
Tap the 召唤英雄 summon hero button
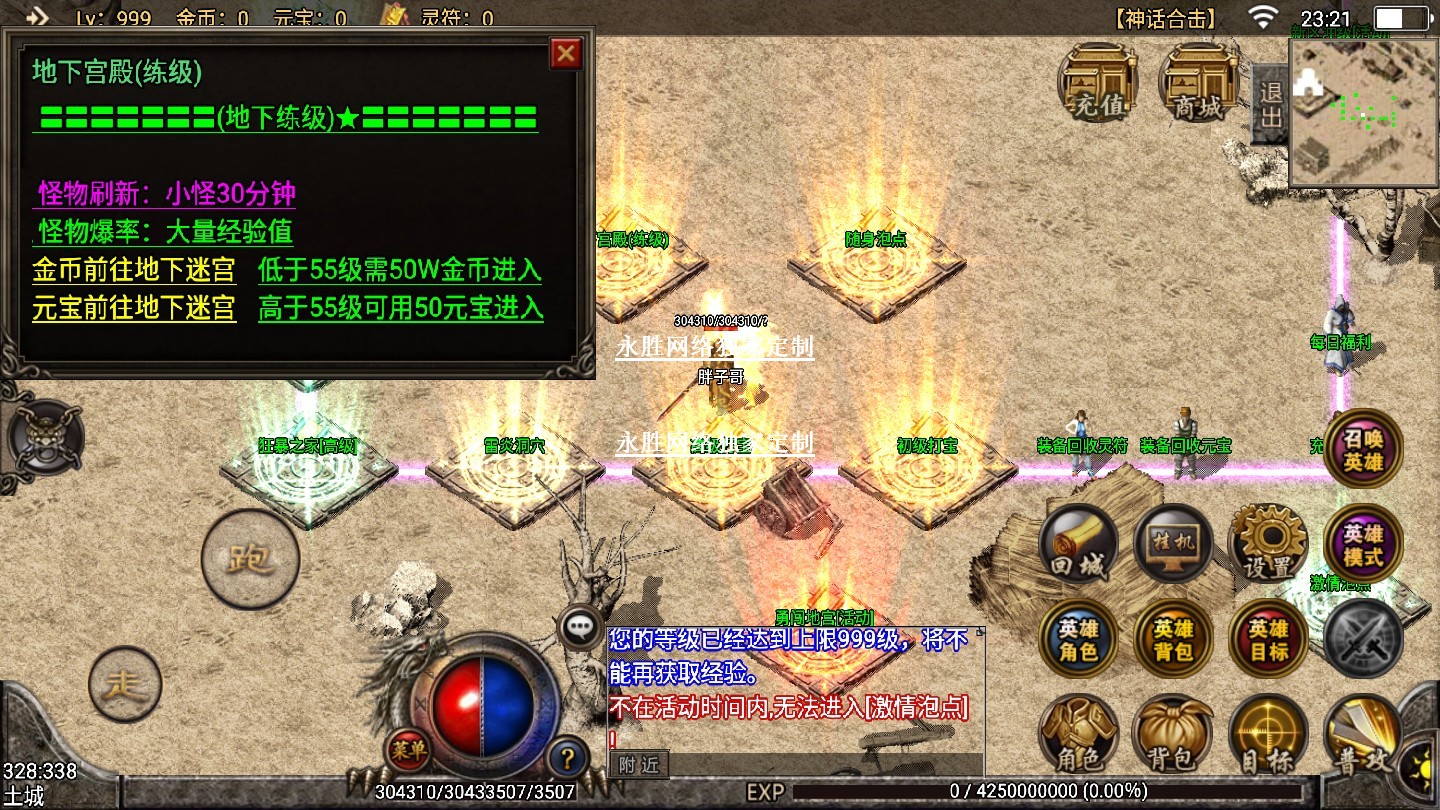pos(1363,449)
